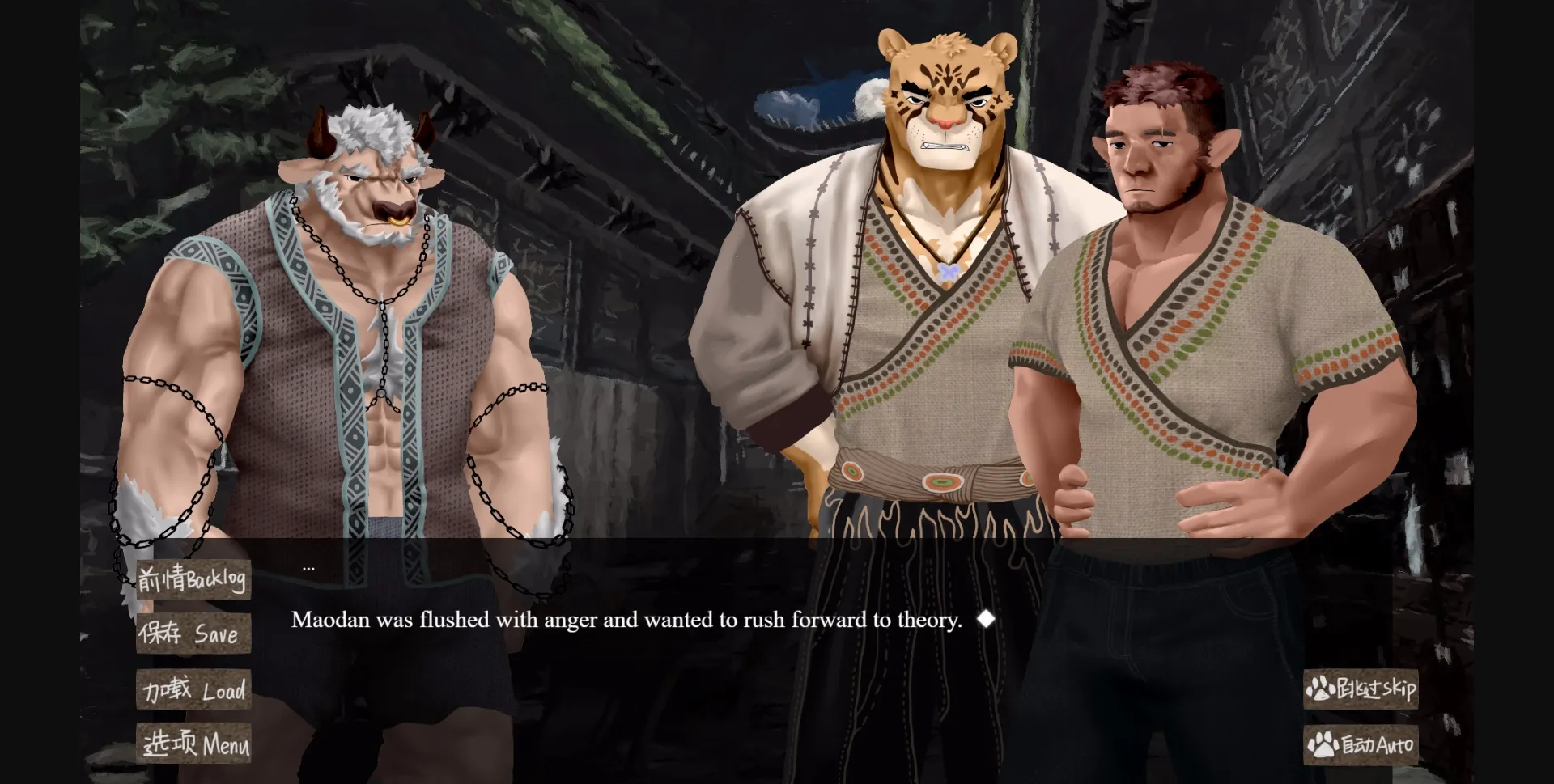Click the wooden 保存 Save plaque icon
Image resolution: width=1554 pixels, height=784 pixels.
pos(193,634)
